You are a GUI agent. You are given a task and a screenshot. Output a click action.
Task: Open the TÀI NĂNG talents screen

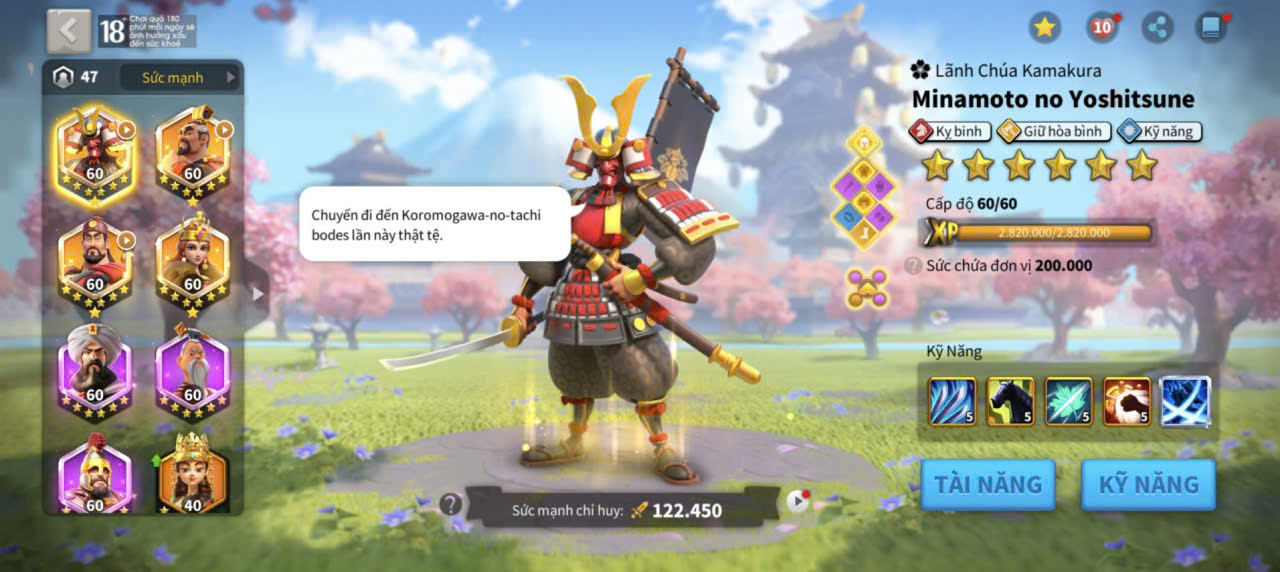(987, 485)
